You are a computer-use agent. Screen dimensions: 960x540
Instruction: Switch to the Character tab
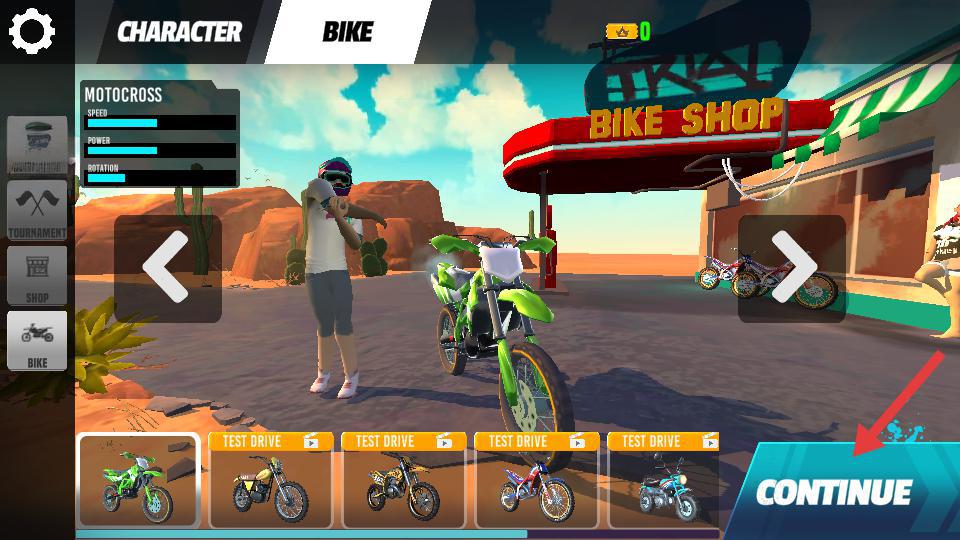pos(179,32)
